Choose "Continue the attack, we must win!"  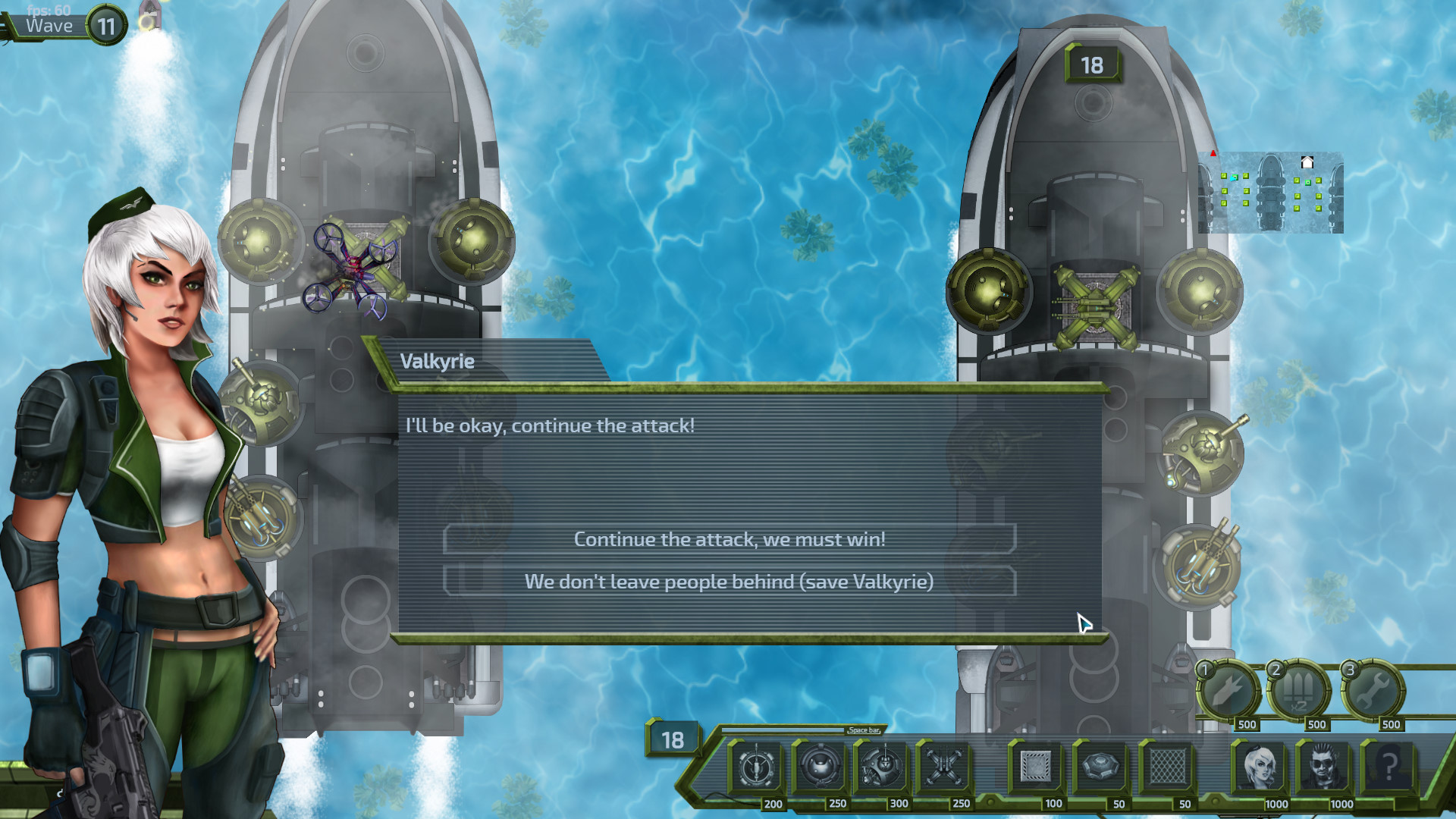click(x=729, y=539)
